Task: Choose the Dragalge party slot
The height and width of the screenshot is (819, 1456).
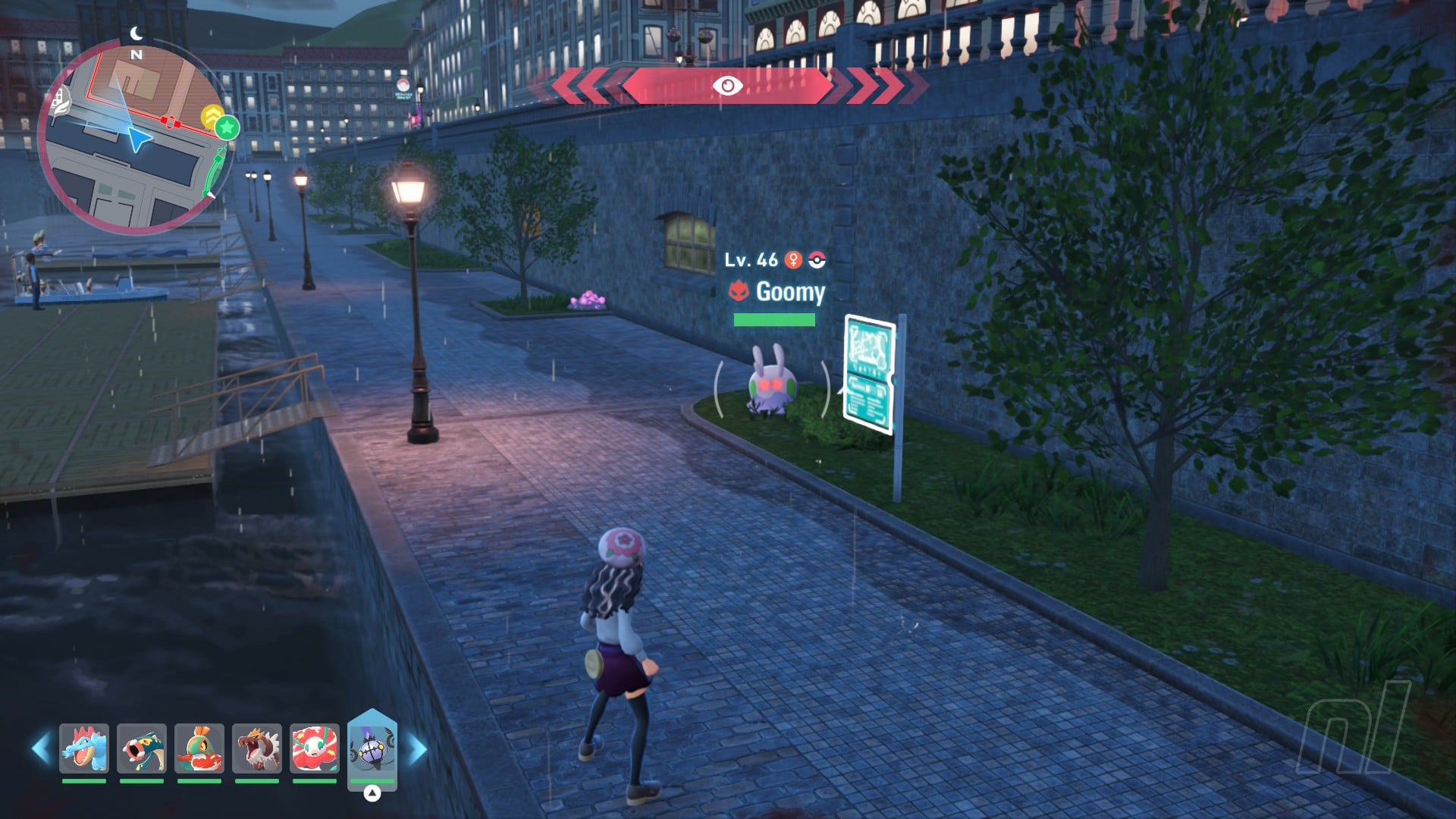Action: click(x=142, y=748)
